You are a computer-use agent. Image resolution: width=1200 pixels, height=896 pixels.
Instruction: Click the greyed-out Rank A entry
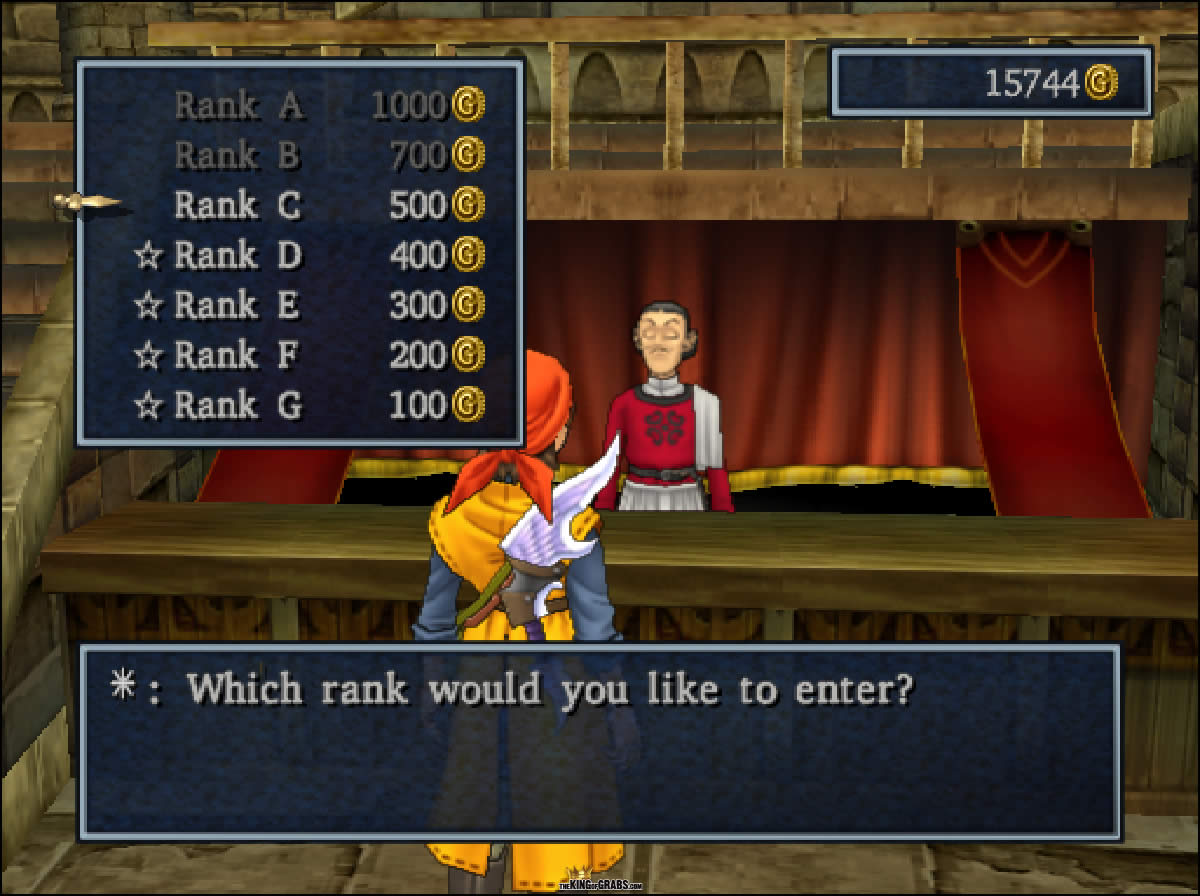pos(238,105)
